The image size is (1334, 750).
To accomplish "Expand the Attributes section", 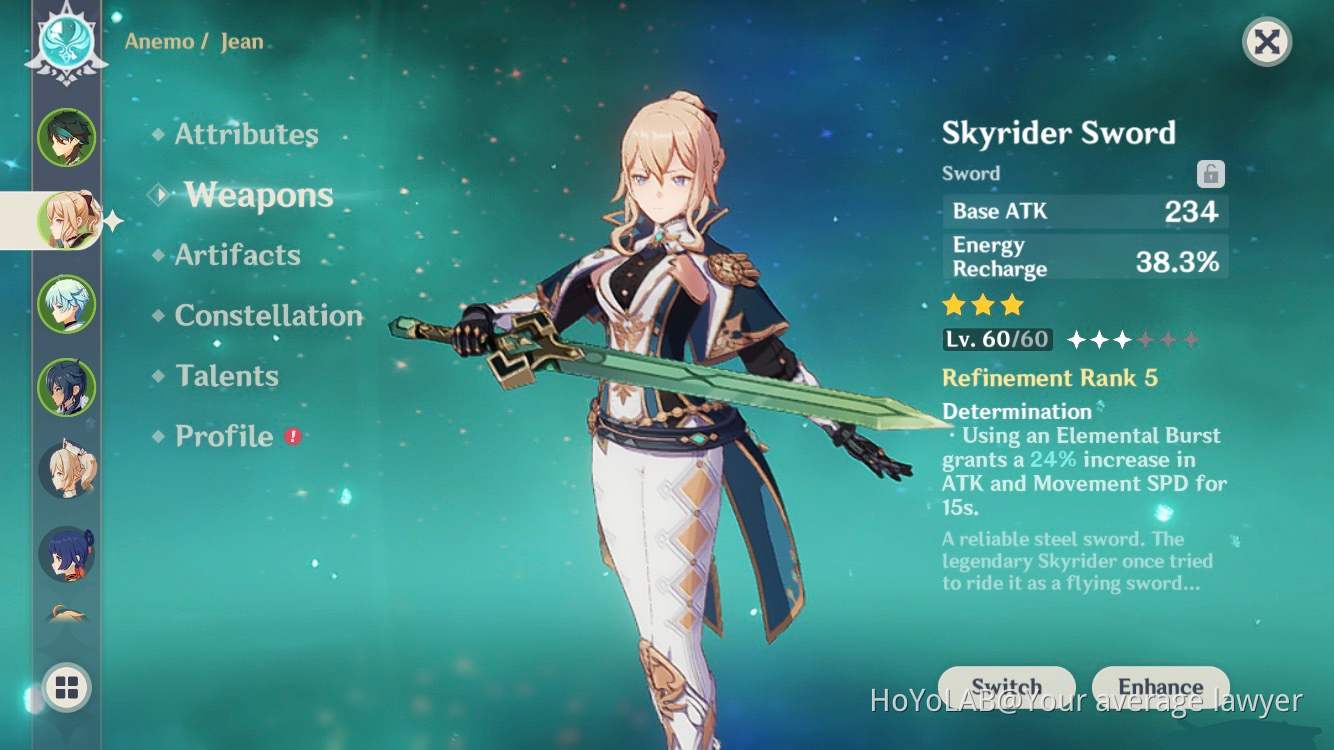I will (x=245, y=134).
